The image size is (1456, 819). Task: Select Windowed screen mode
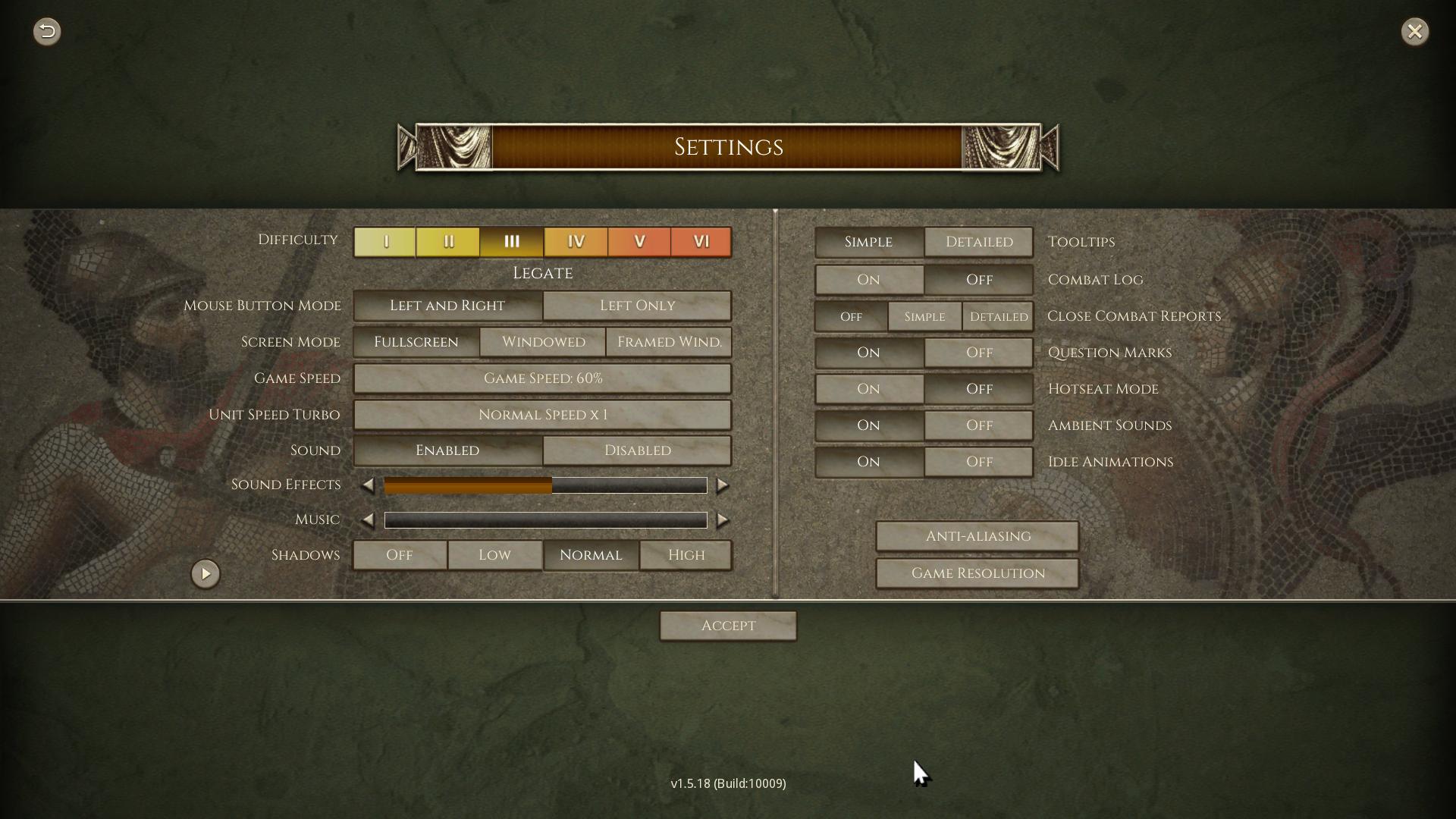pyautogui.click(x=543, y=342)
